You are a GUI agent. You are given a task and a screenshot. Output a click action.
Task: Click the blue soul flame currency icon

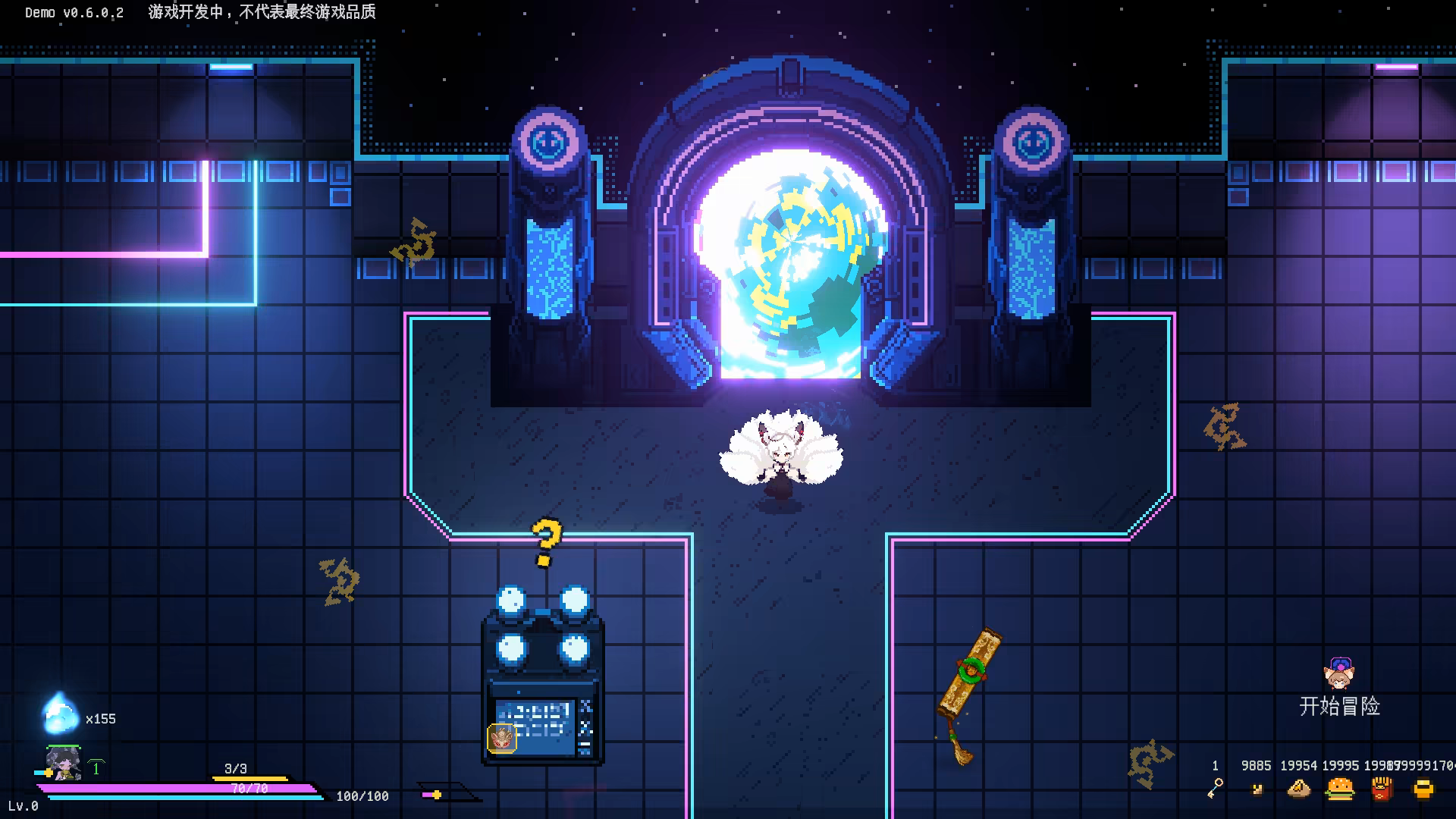coord(59,714)
